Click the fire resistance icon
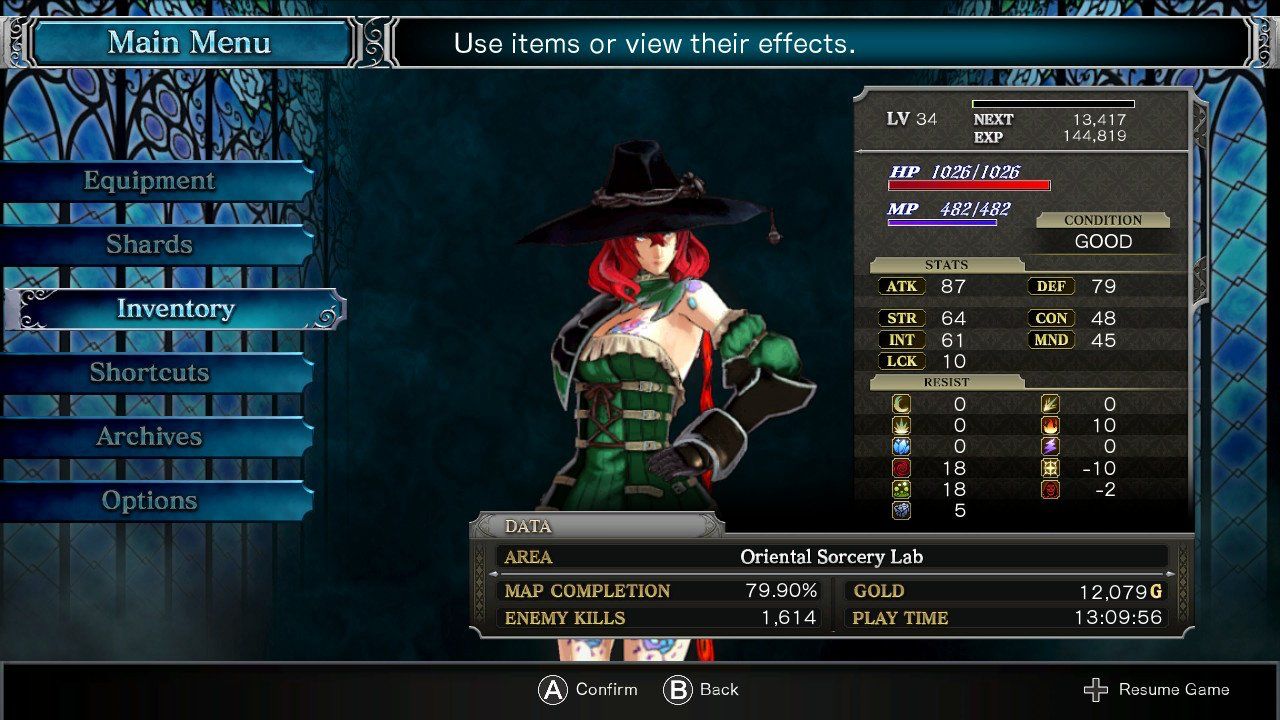The image size is (1280, 720). 1050,426
